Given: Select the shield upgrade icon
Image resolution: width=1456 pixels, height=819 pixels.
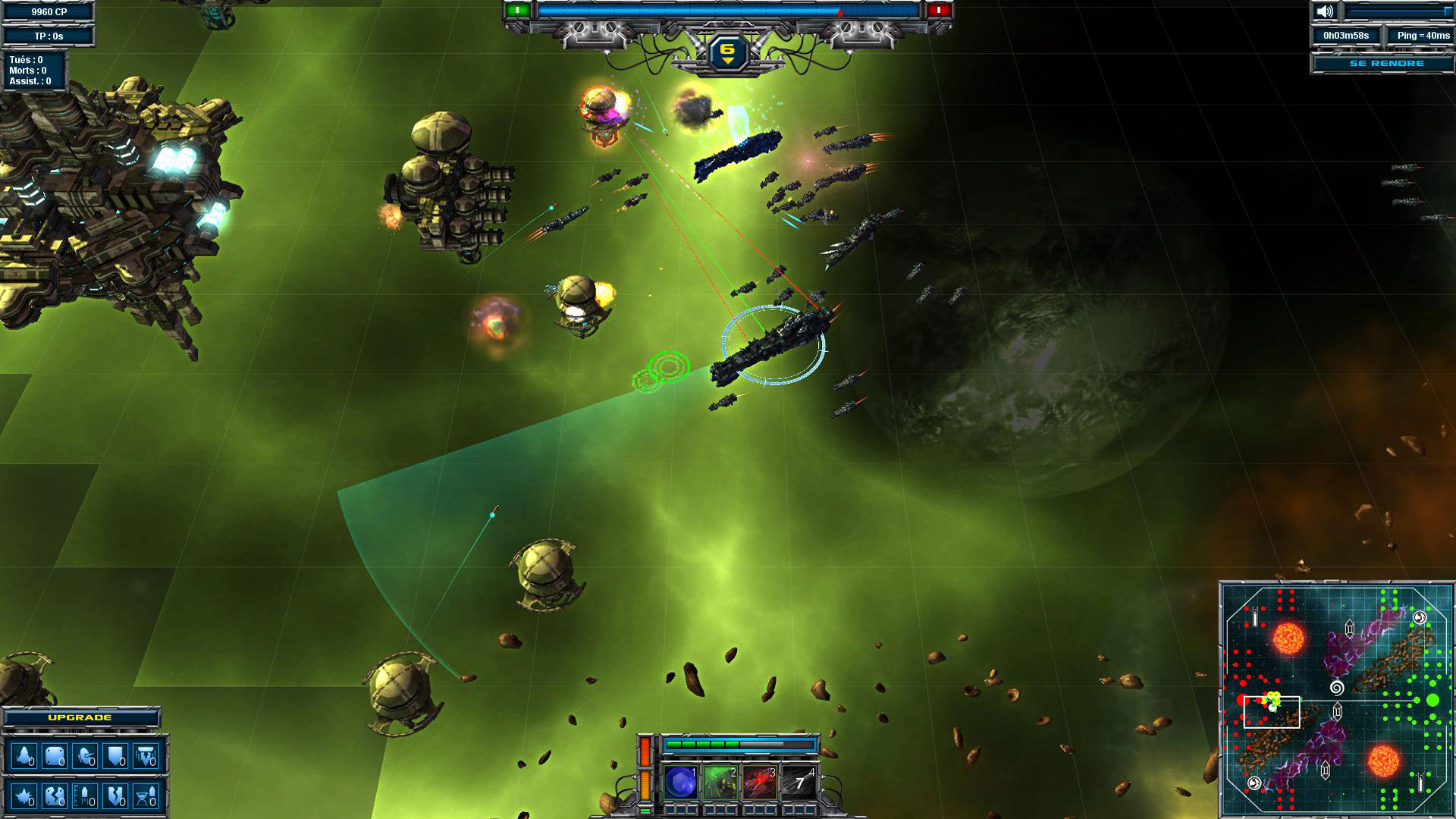Looking at the screenshot, I should pos(115,757).
